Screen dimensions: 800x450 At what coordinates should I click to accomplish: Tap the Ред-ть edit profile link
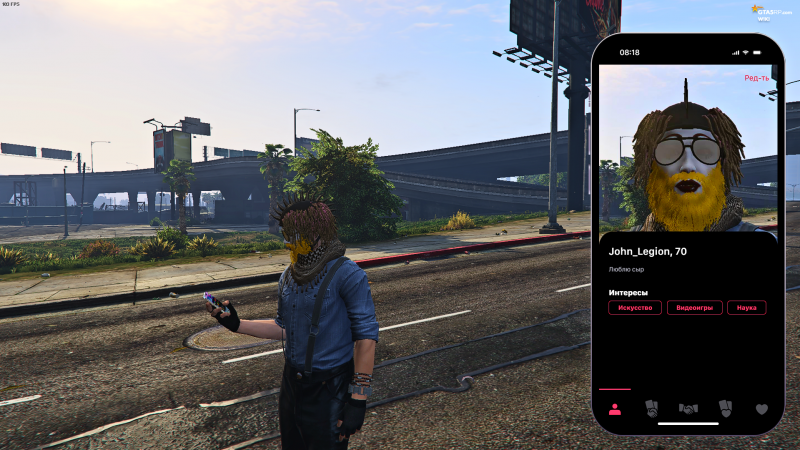click(756, 78)
